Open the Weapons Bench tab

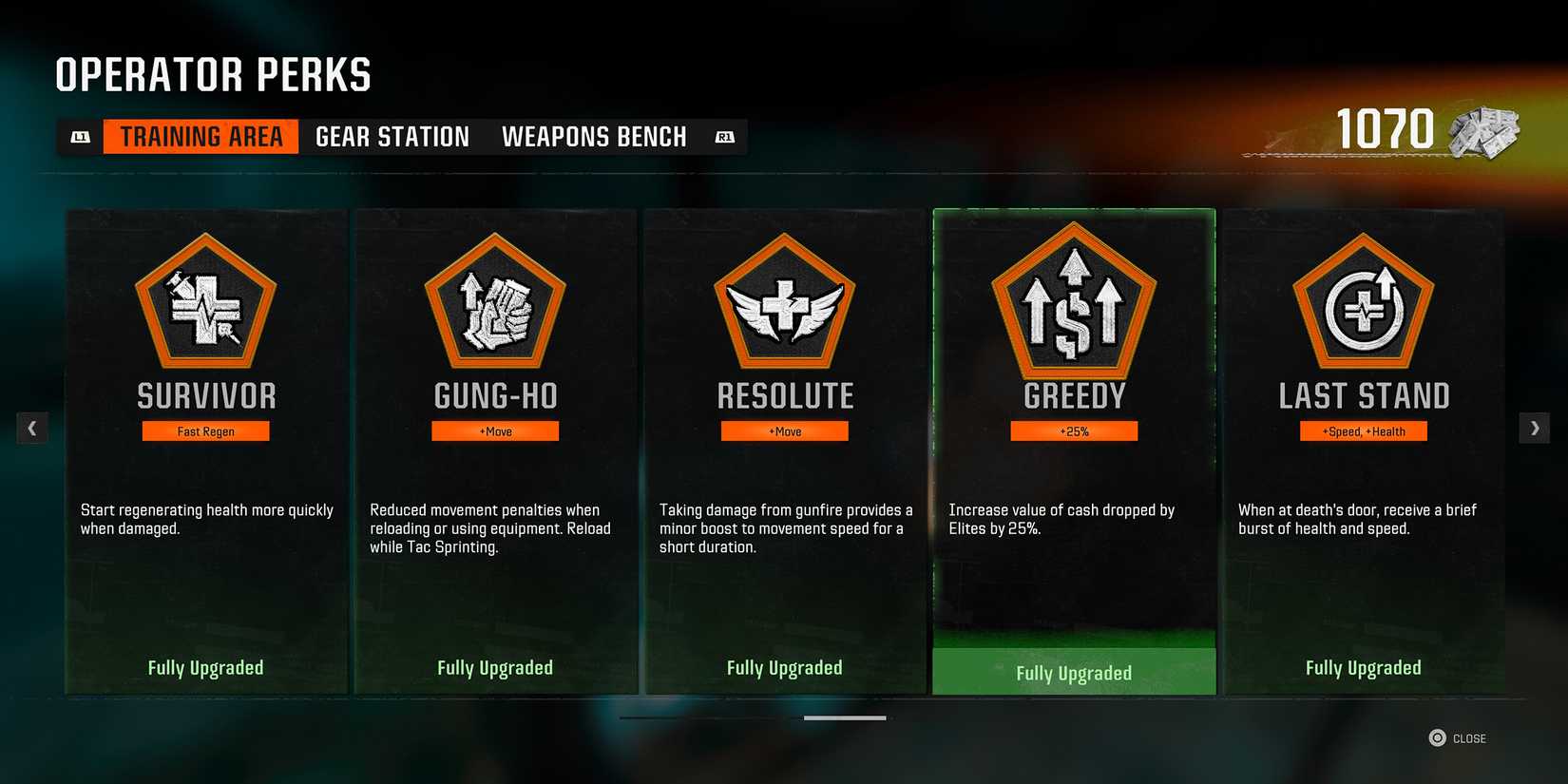coord(594,136)
